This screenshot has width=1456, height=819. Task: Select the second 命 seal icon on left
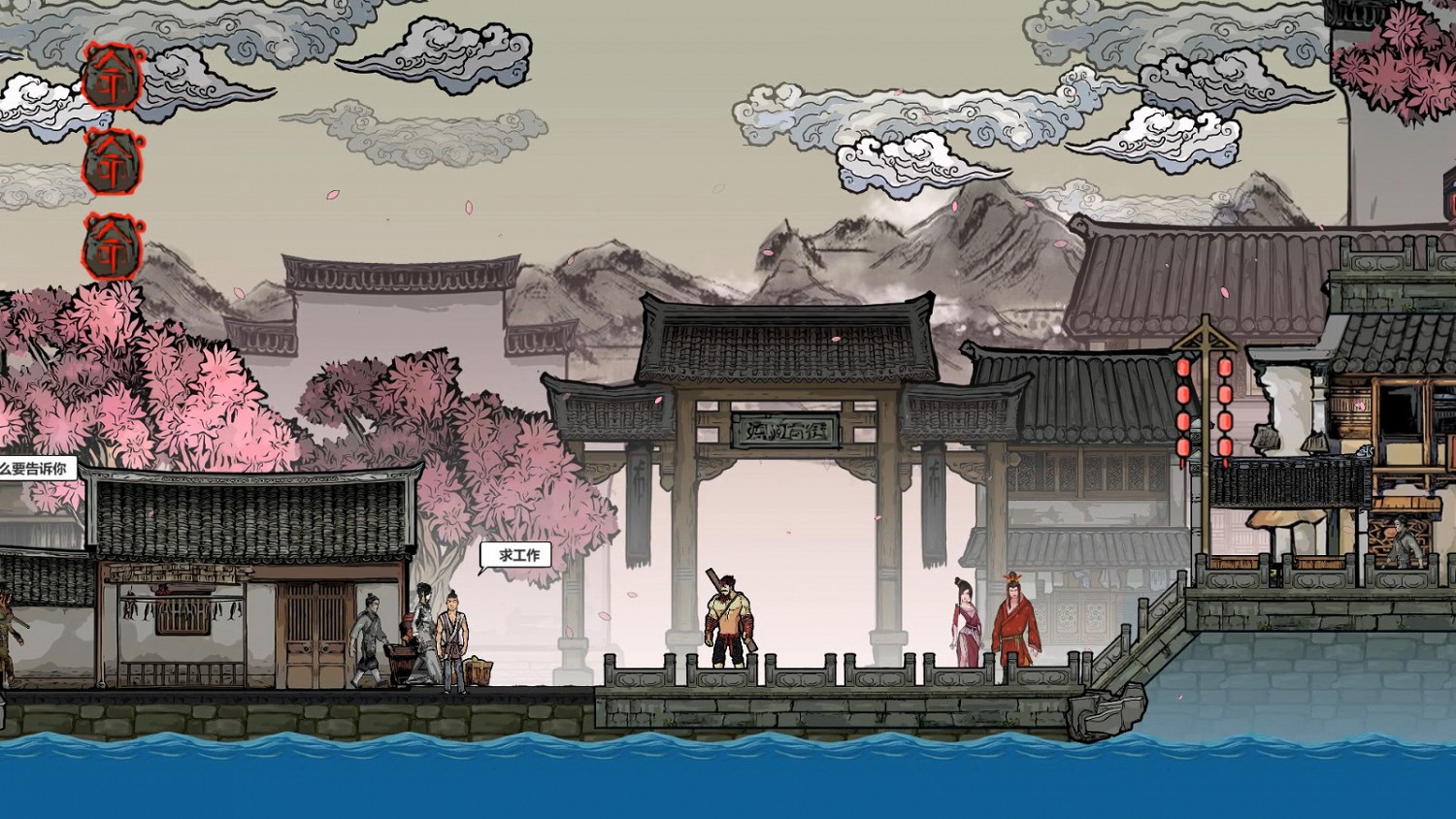110,163
